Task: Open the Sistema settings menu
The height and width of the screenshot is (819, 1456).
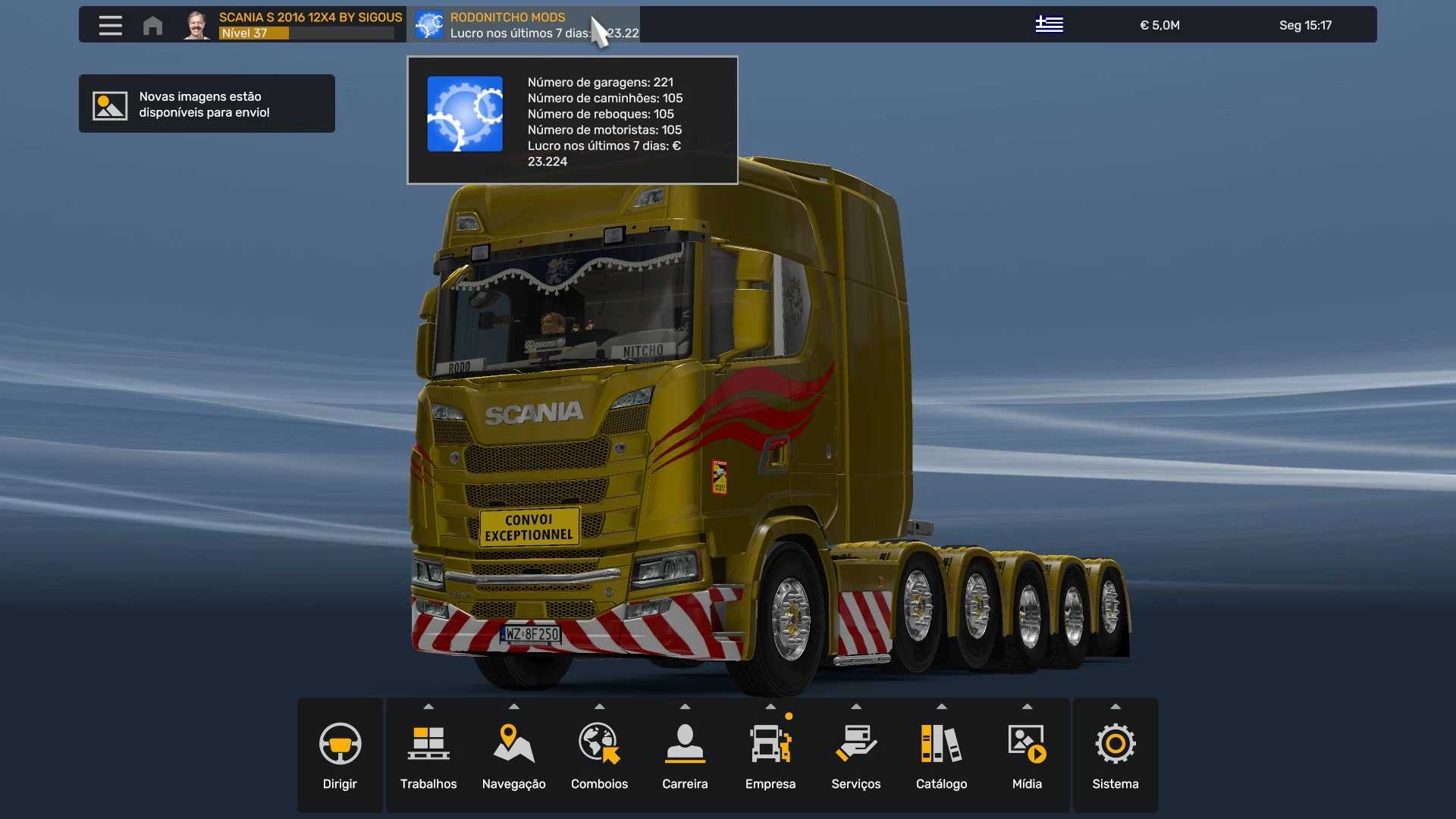Action: click(1115, 755)
